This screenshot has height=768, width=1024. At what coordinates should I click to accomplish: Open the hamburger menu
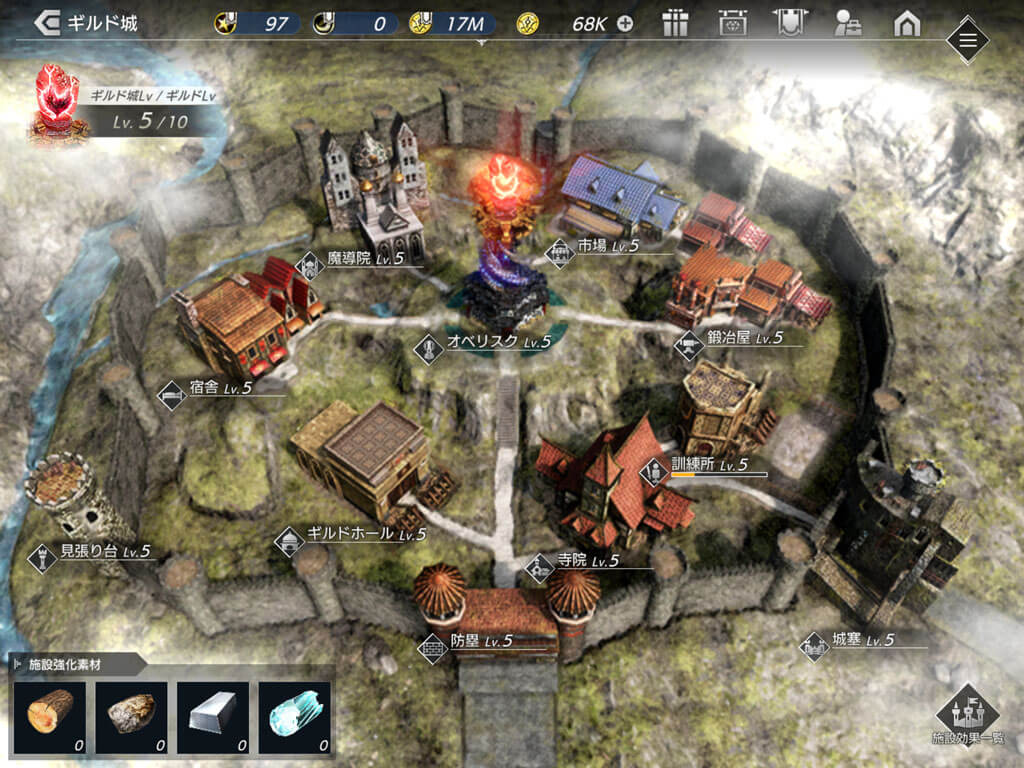967,40
